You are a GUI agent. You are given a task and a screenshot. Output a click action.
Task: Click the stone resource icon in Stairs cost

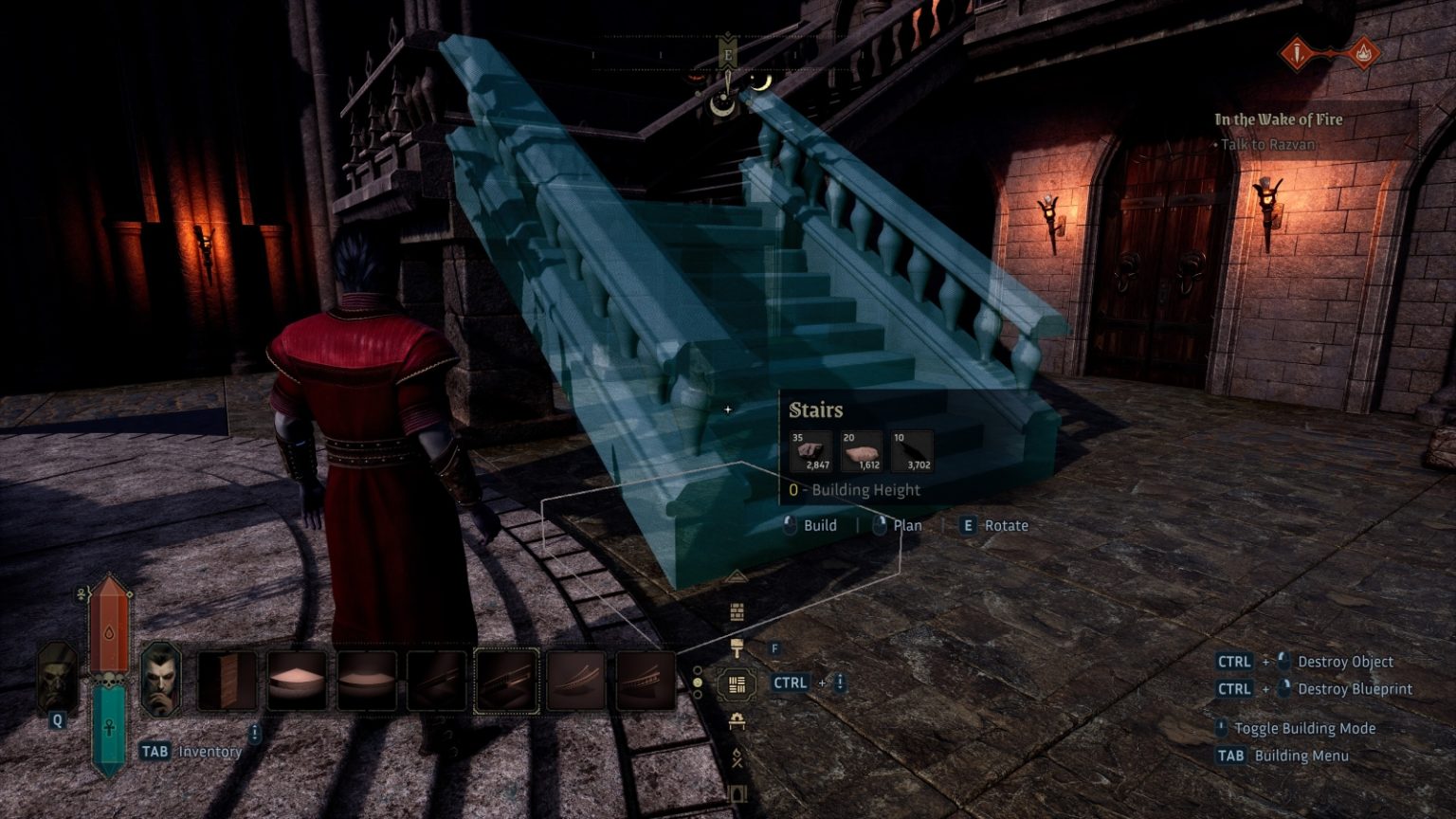810,451
